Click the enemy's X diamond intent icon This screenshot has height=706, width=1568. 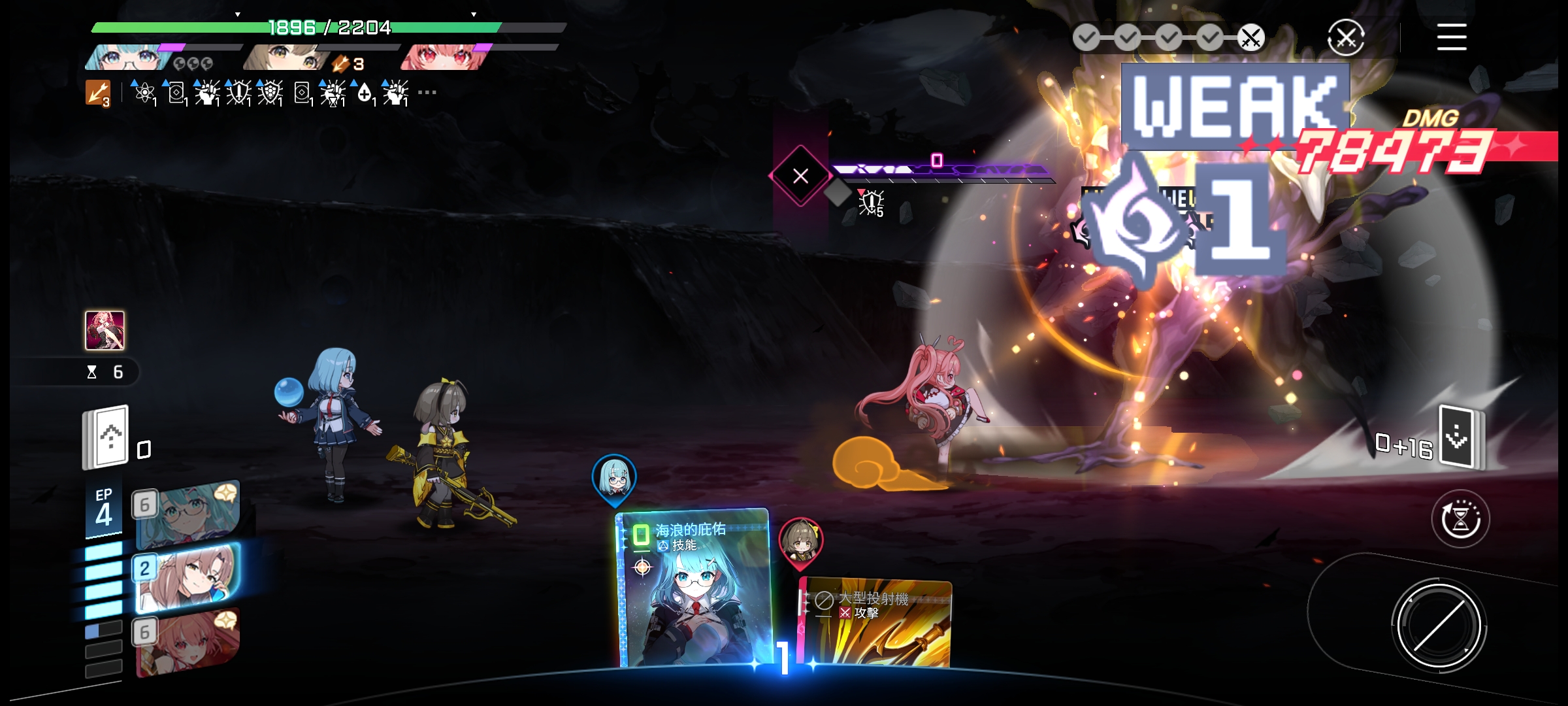coord(800,176)
